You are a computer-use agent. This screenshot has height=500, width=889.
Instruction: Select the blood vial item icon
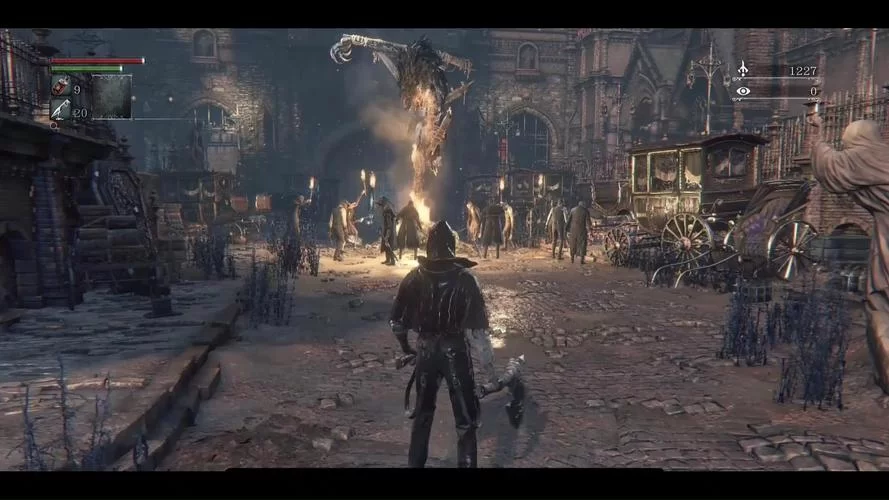point(60,87)
